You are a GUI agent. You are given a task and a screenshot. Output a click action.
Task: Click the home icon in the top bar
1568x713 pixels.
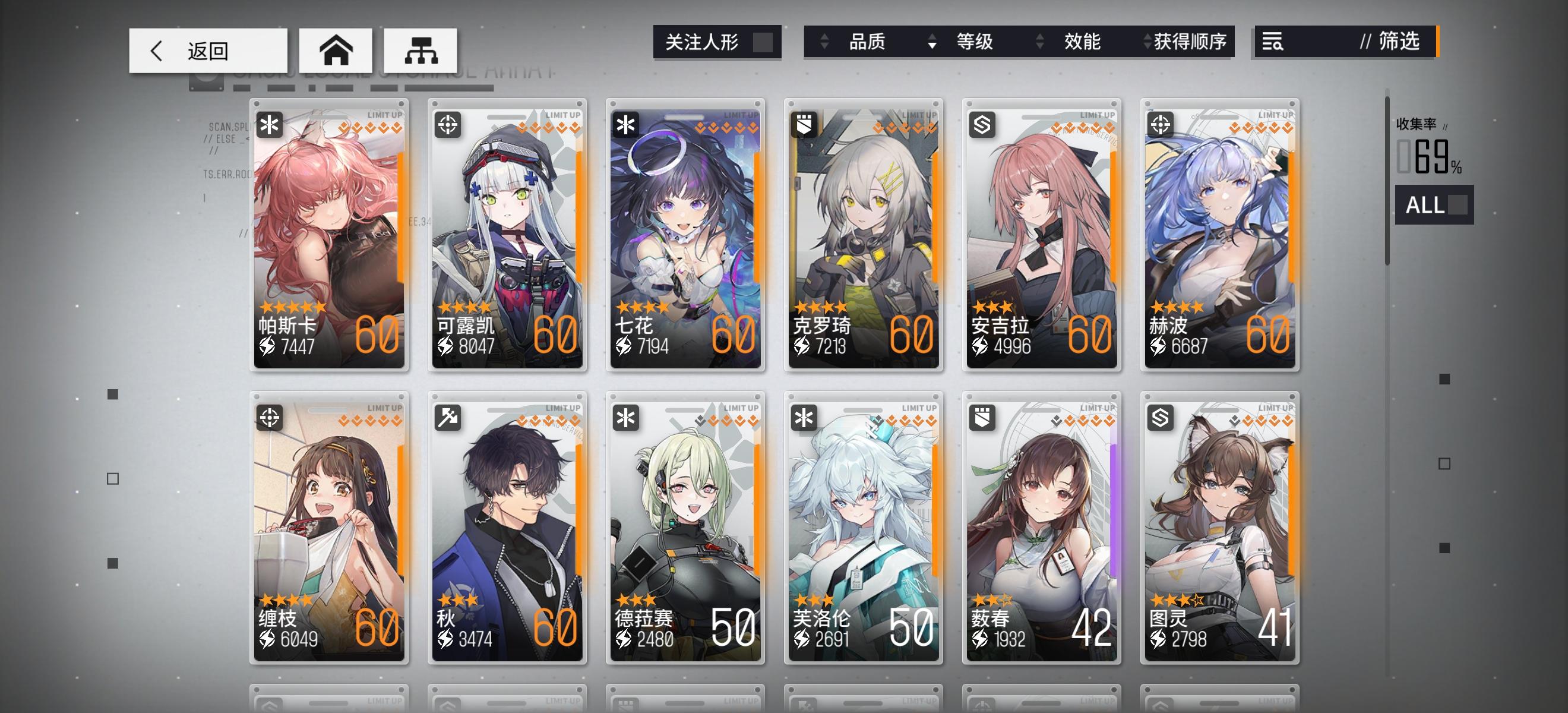[336, 50]
